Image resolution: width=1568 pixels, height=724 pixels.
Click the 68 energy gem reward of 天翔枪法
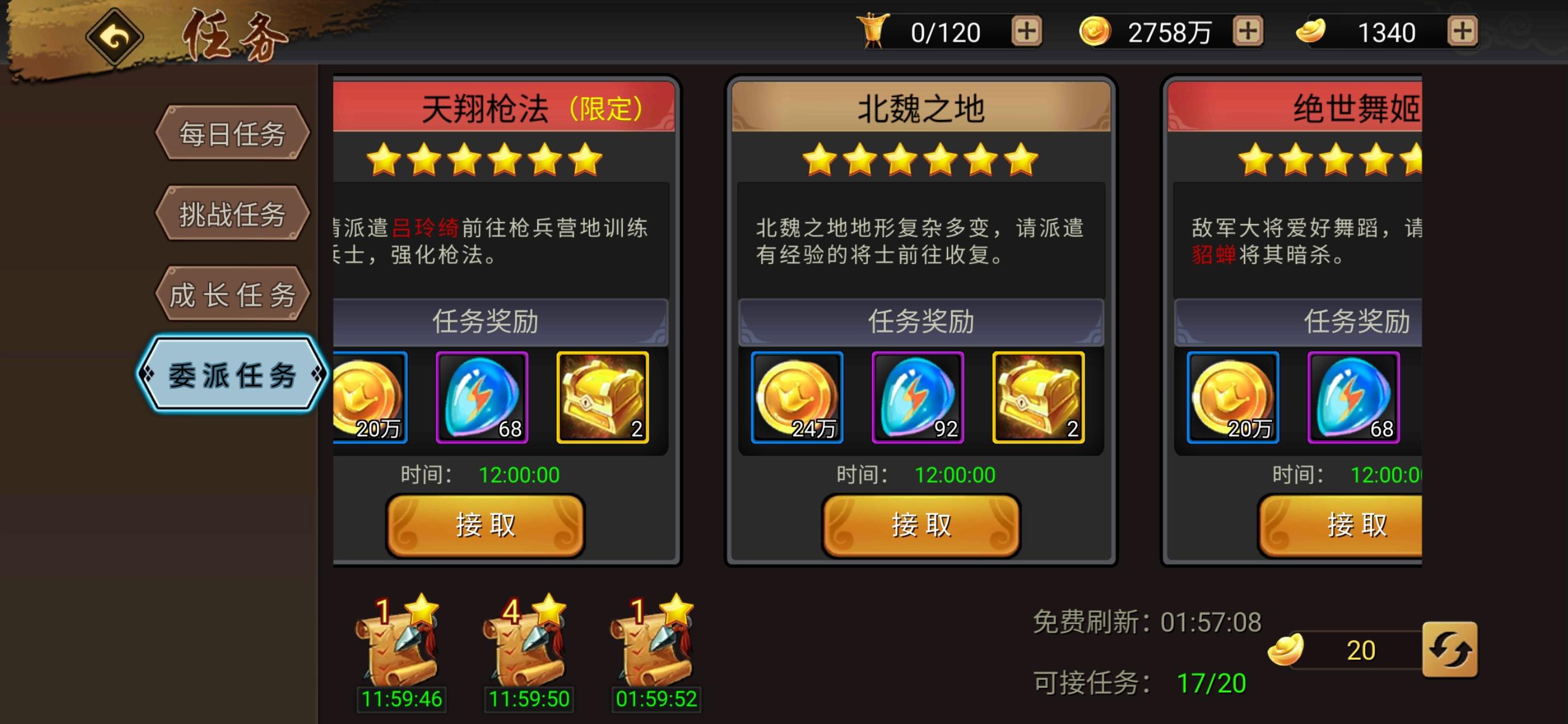(x=483, y=398)
